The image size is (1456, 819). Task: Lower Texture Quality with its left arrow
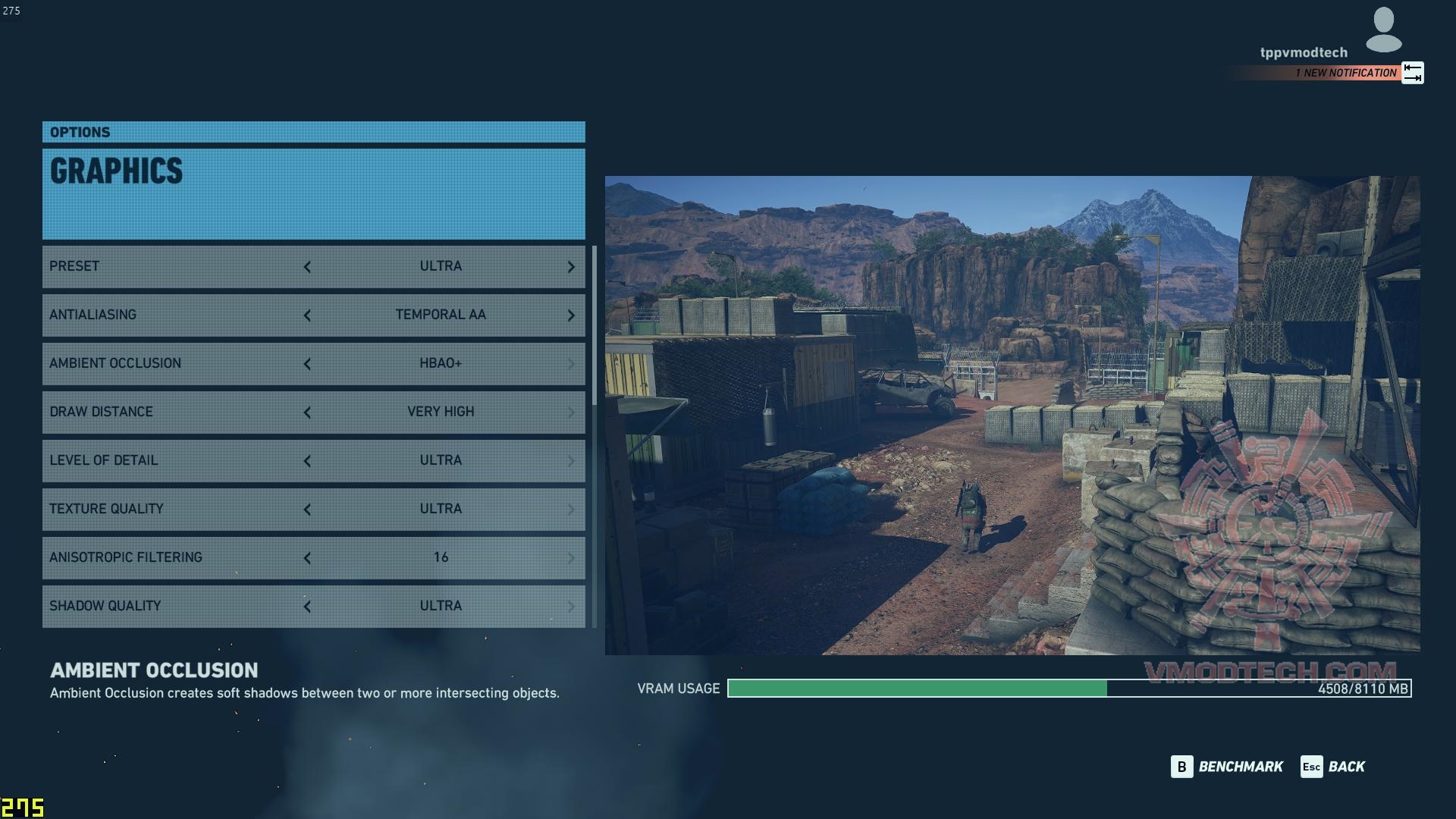[x=307, y=510]
